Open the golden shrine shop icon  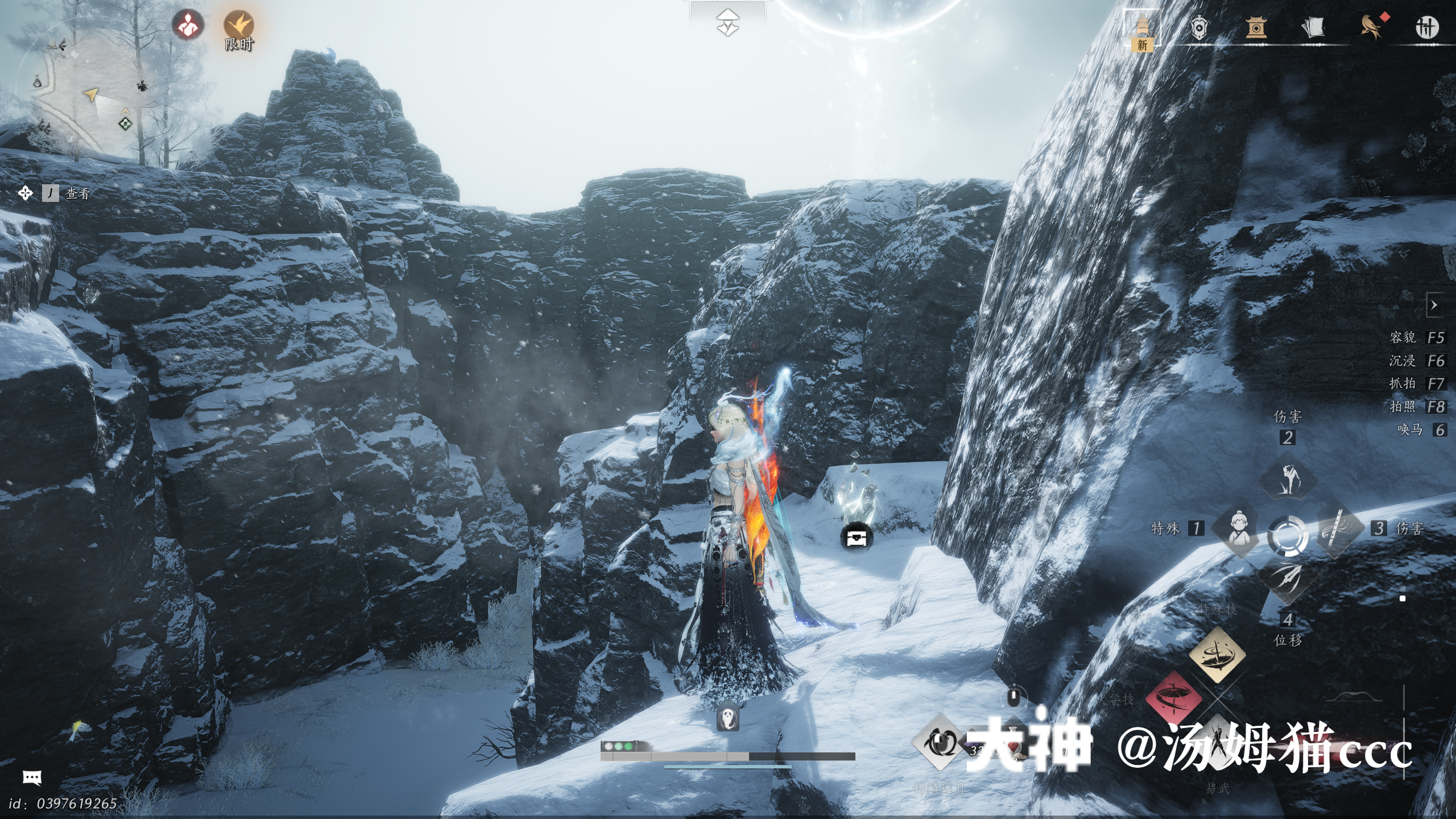(x=1256, y=28)
